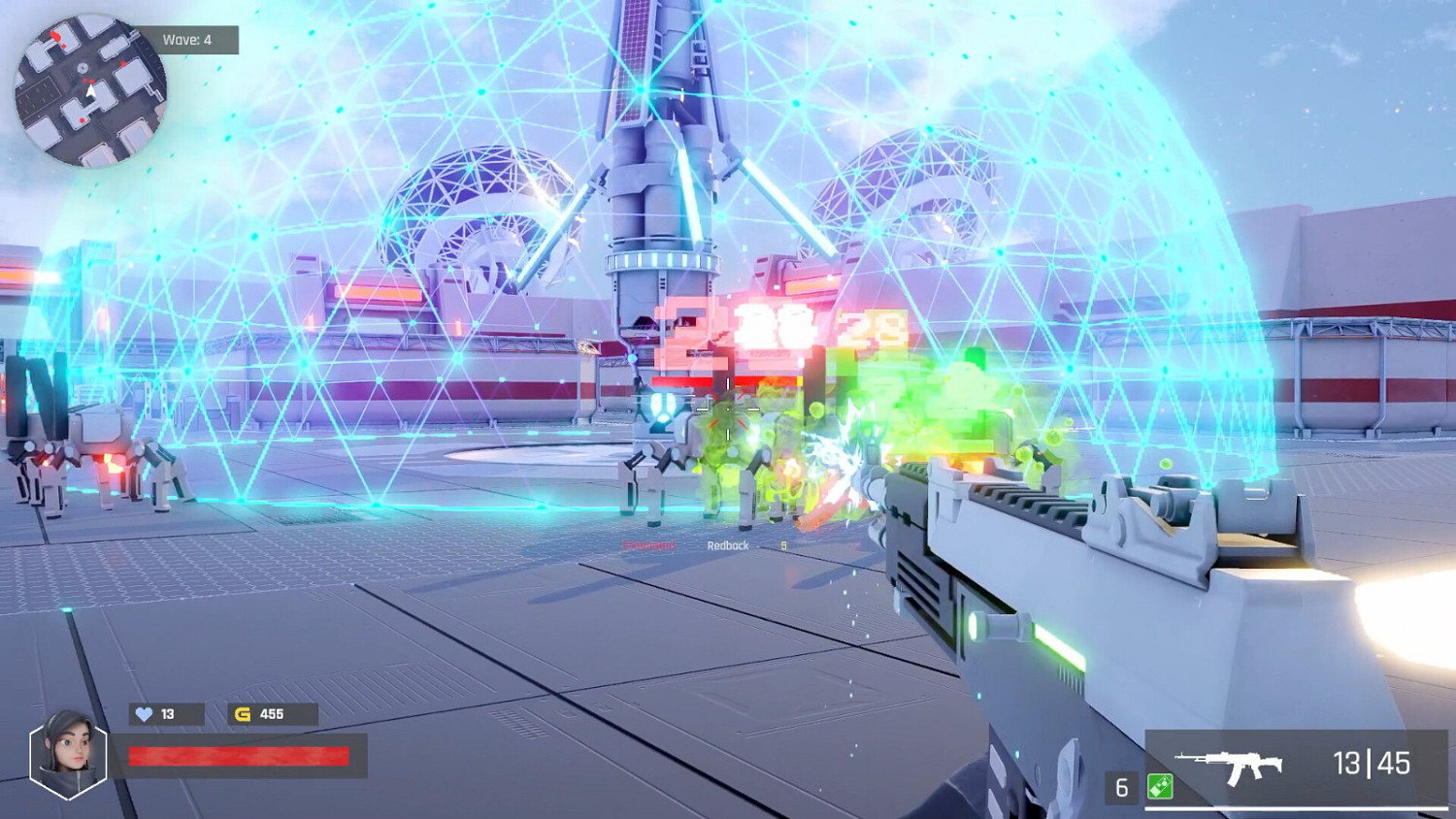
Task: Click the crosshair reticle at screen center
Action: (729, 409)
